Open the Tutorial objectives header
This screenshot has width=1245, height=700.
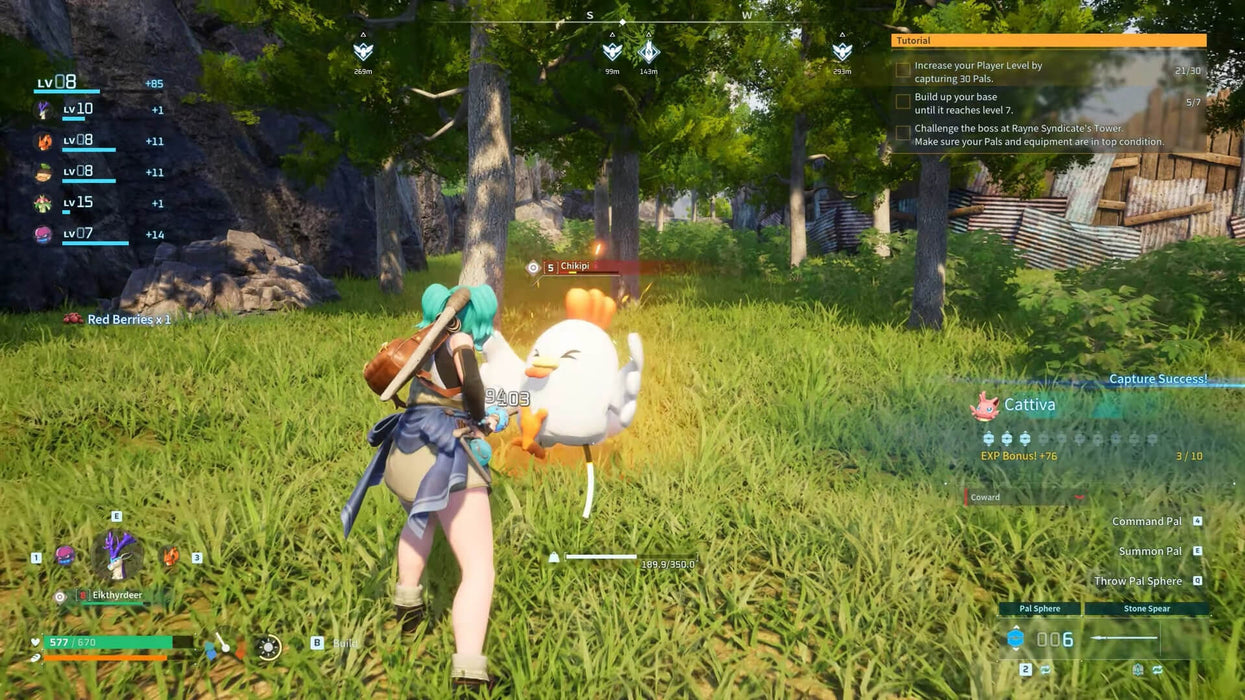point(1048,41)
